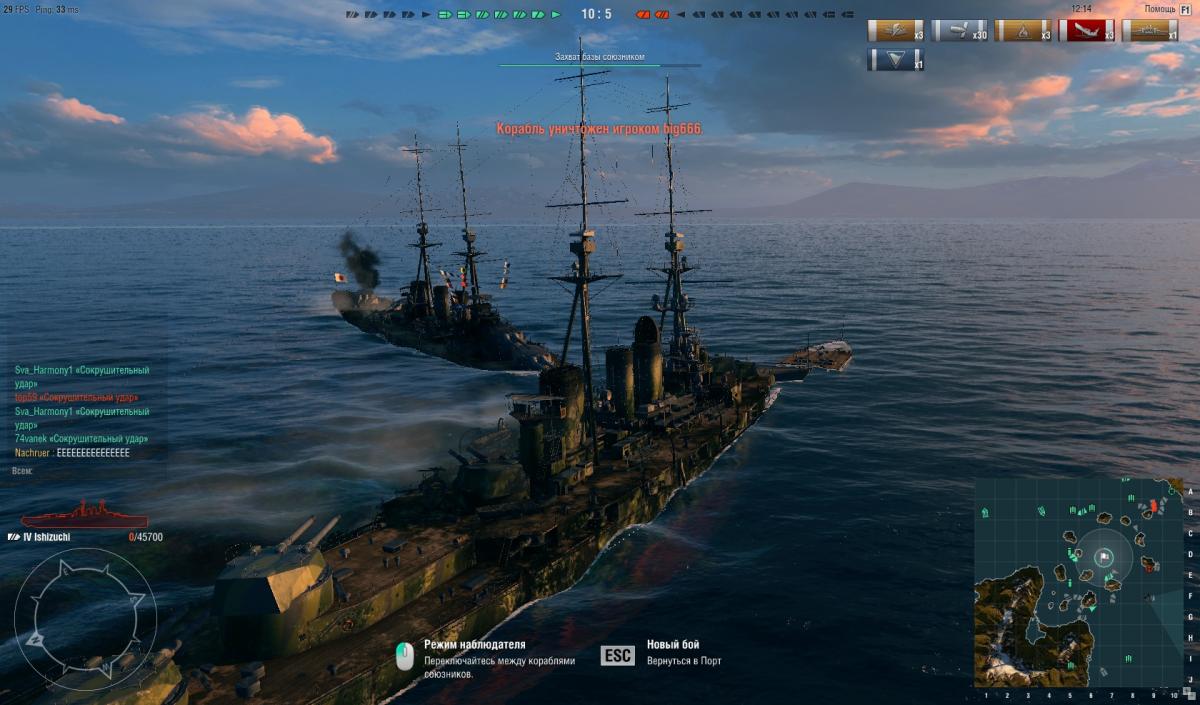Select the blue triangle ribbon
Screen dimensions: 1200x705
click(x=895, y=60)
